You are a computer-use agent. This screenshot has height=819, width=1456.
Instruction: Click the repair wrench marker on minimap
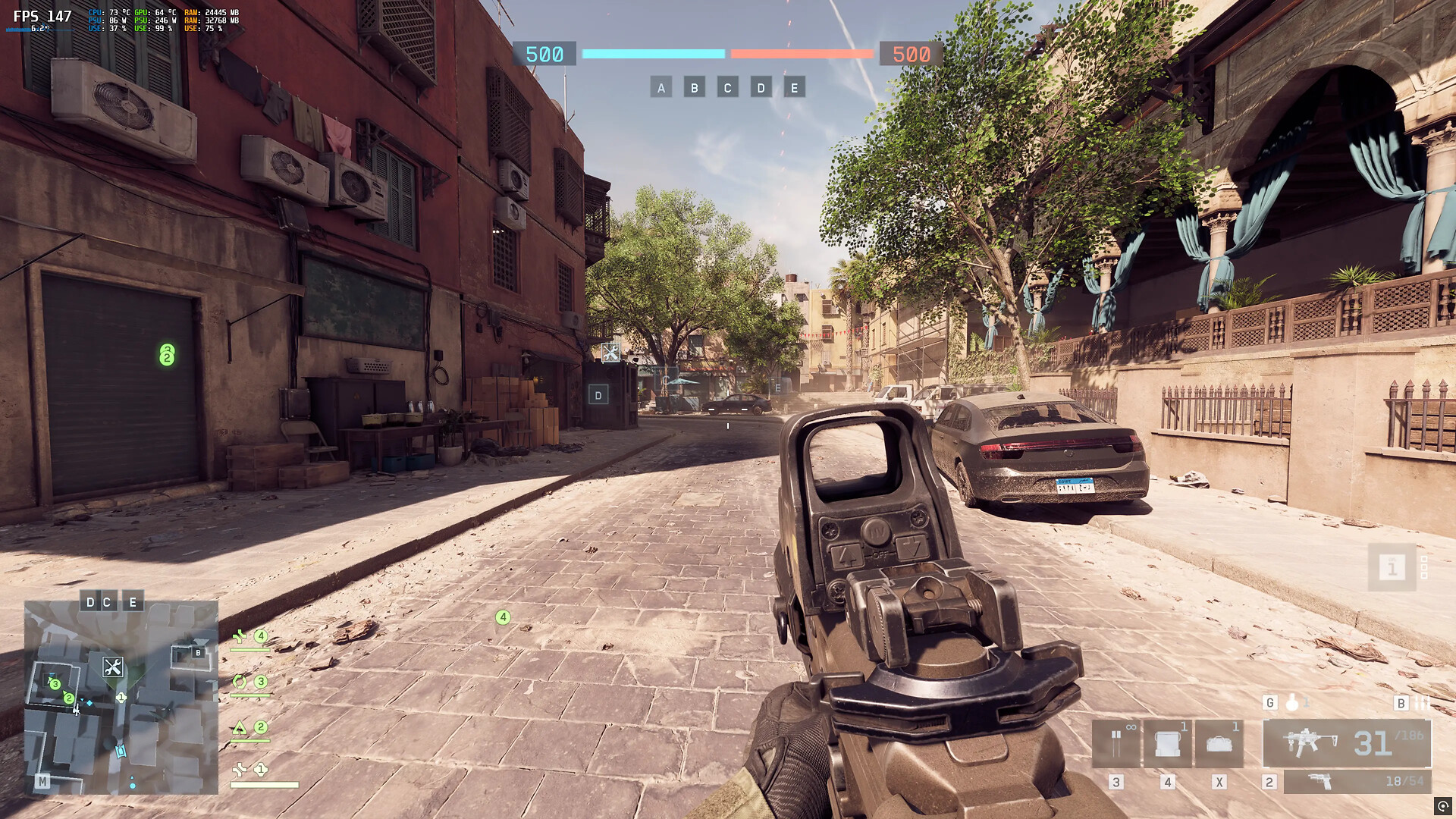tap(113, 667)
